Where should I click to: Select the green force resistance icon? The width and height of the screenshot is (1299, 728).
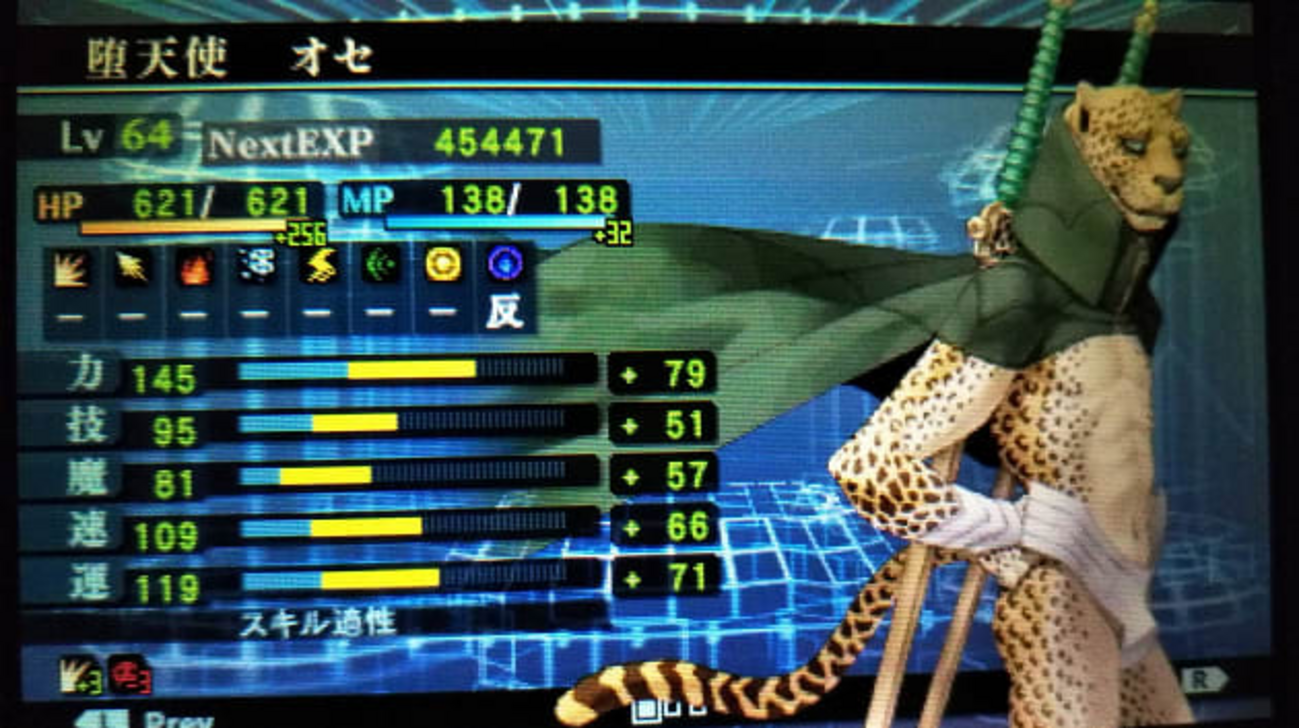[x=380, y=266]
